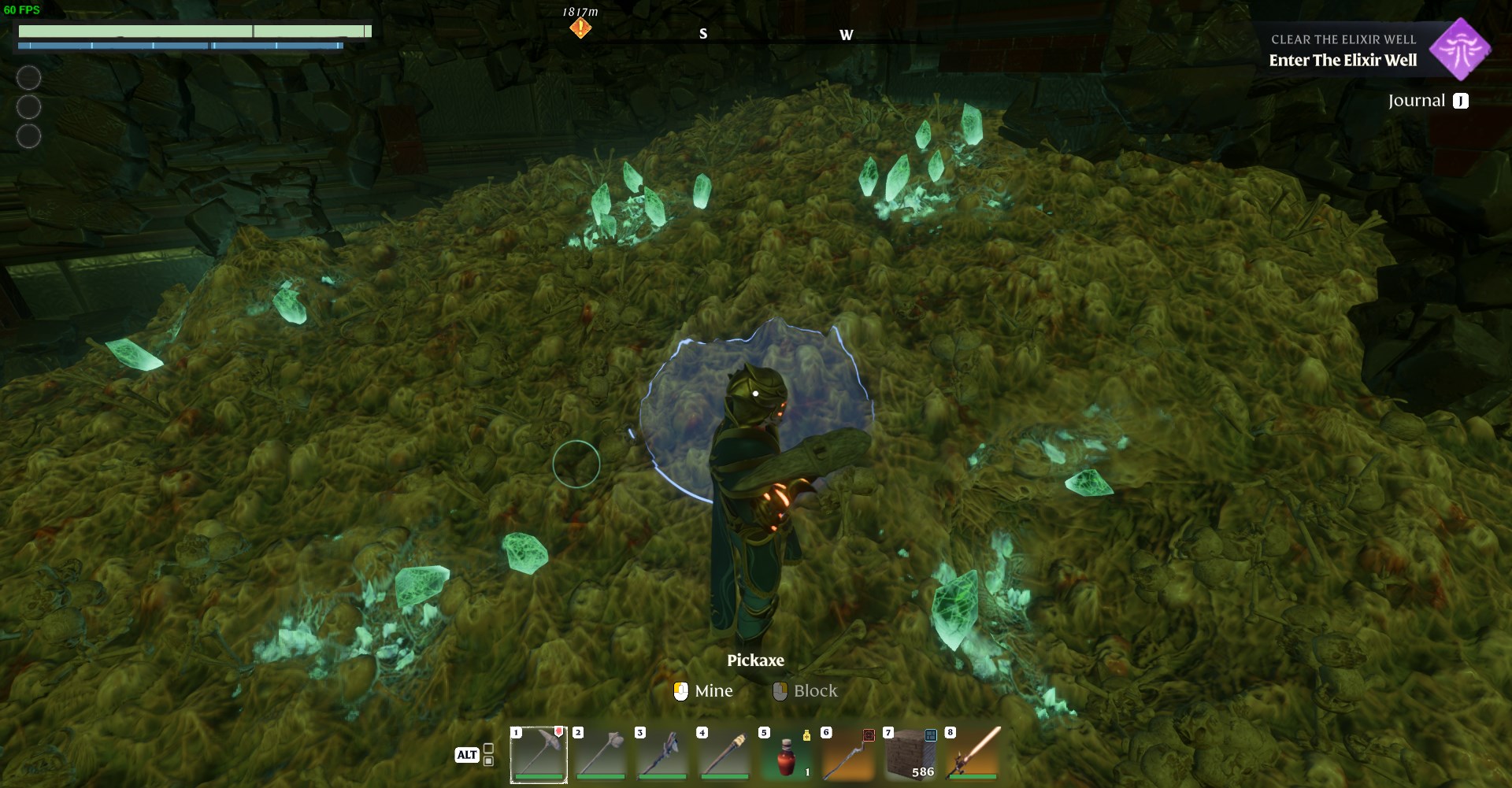Select the torch in hotbar slot 4
The image size is (1512, 788).
pos(724,754)
